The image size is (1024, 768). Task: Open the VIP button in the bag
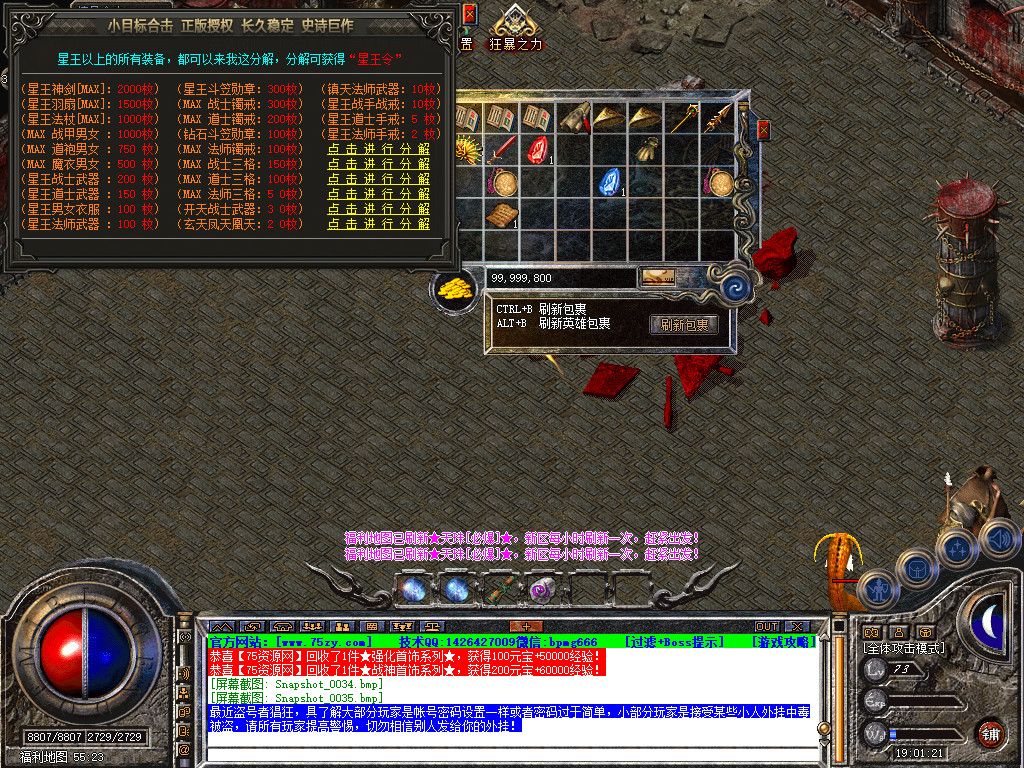(657, 277)
